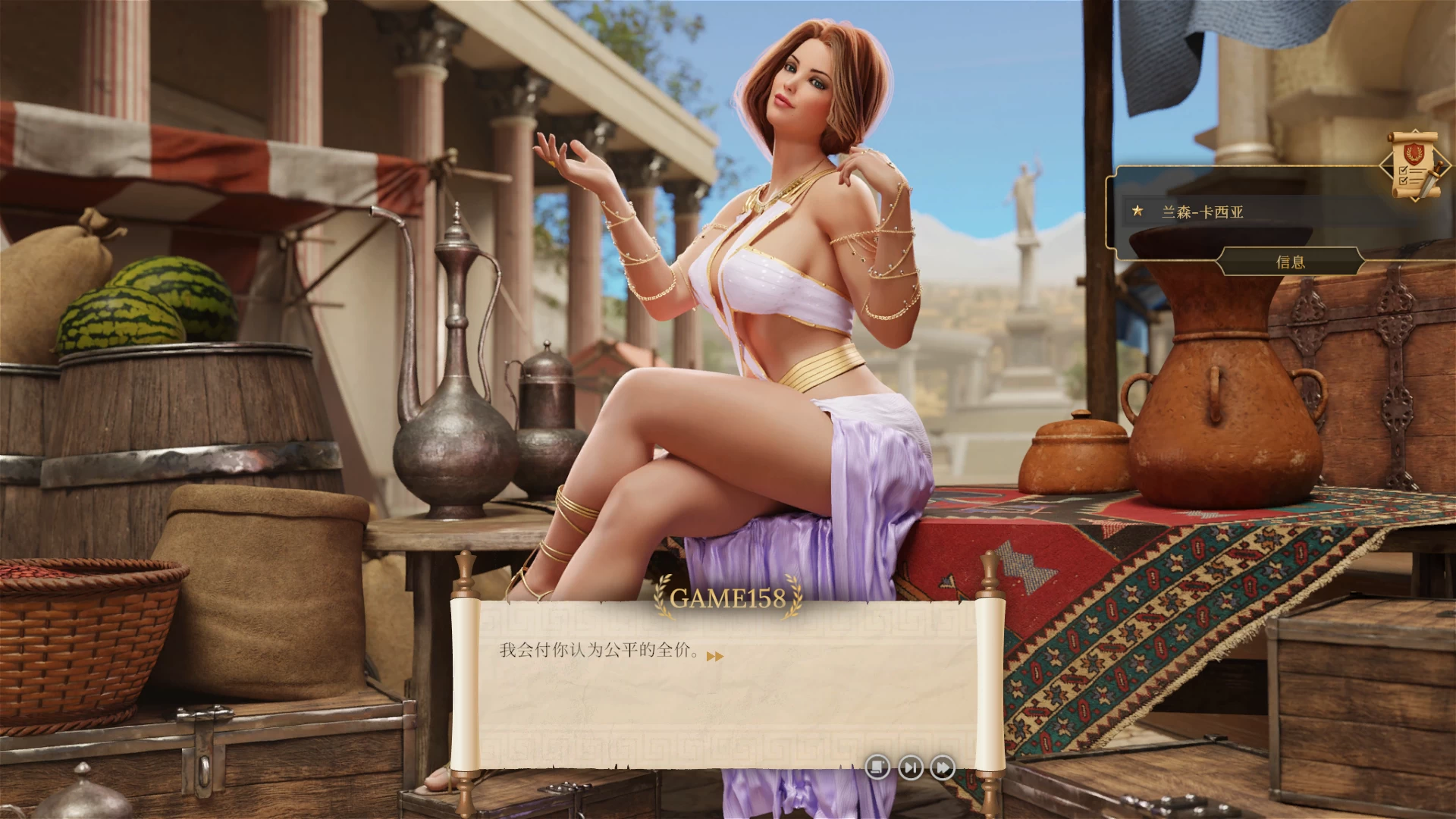Click the advance arrows after the dialogue text
Viewport: 1456px width, 819px height.
pyautogui.click(x=715, y=657)
